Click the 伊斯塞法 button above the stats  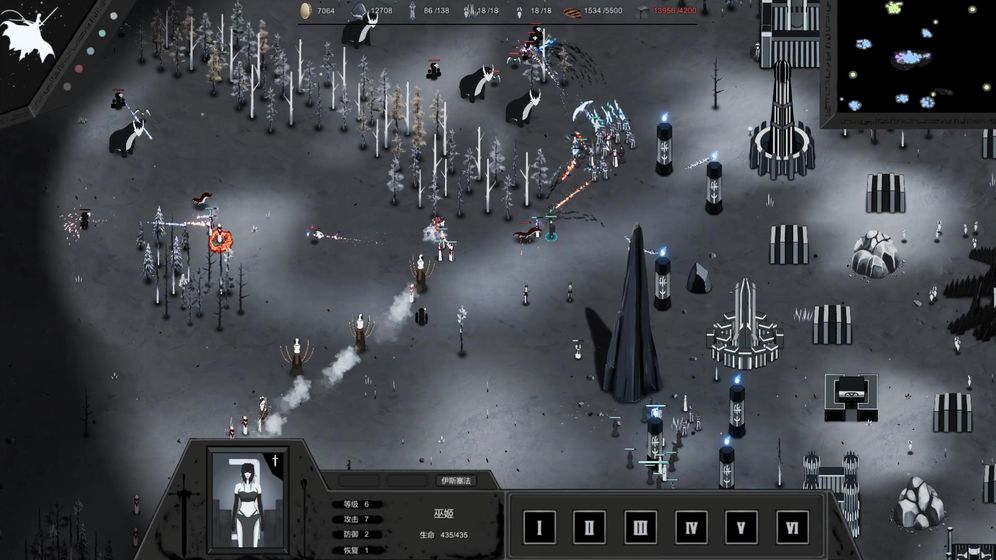click(x=456, y=481)
